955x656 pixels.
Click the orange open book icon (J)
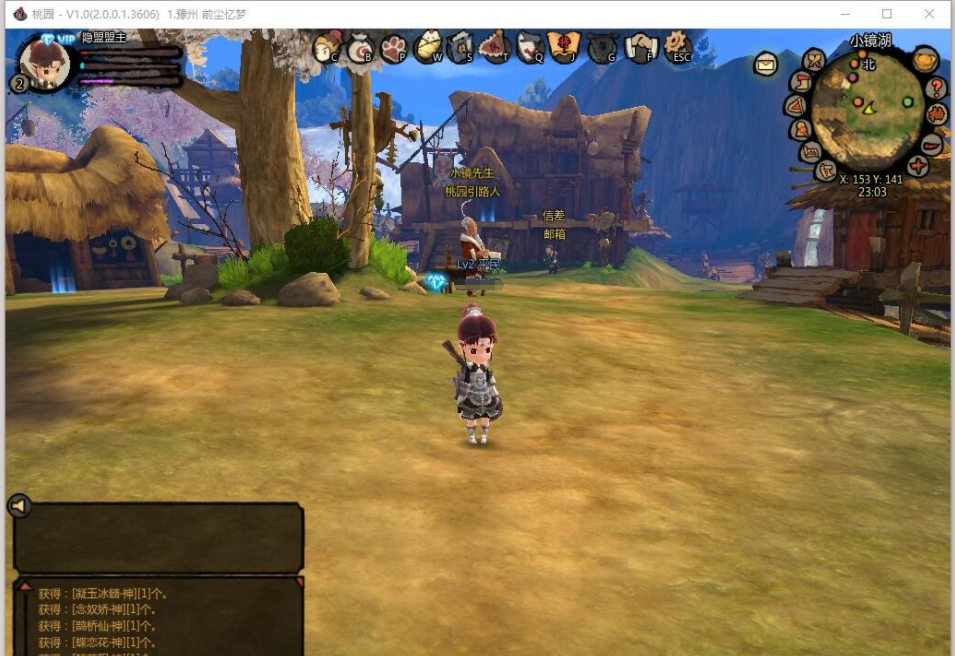pyautogui.click(x=564, y=46)
